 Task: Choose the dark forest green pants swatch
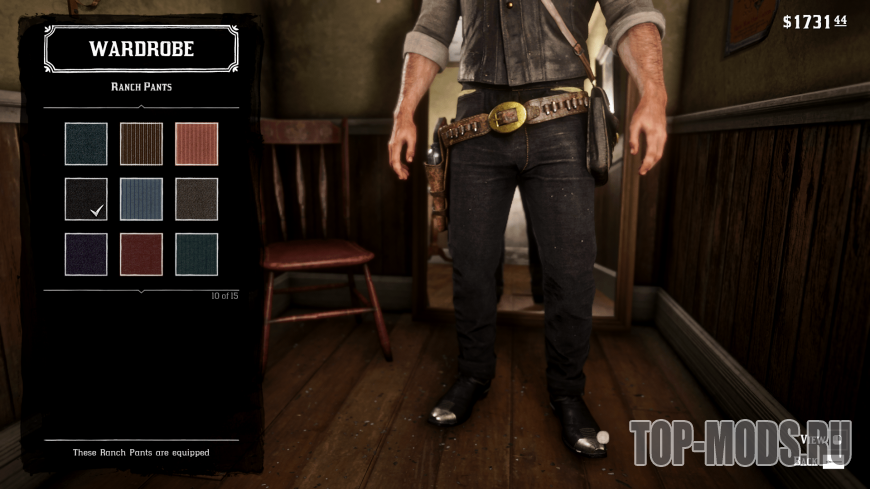[x=196, y=254]
